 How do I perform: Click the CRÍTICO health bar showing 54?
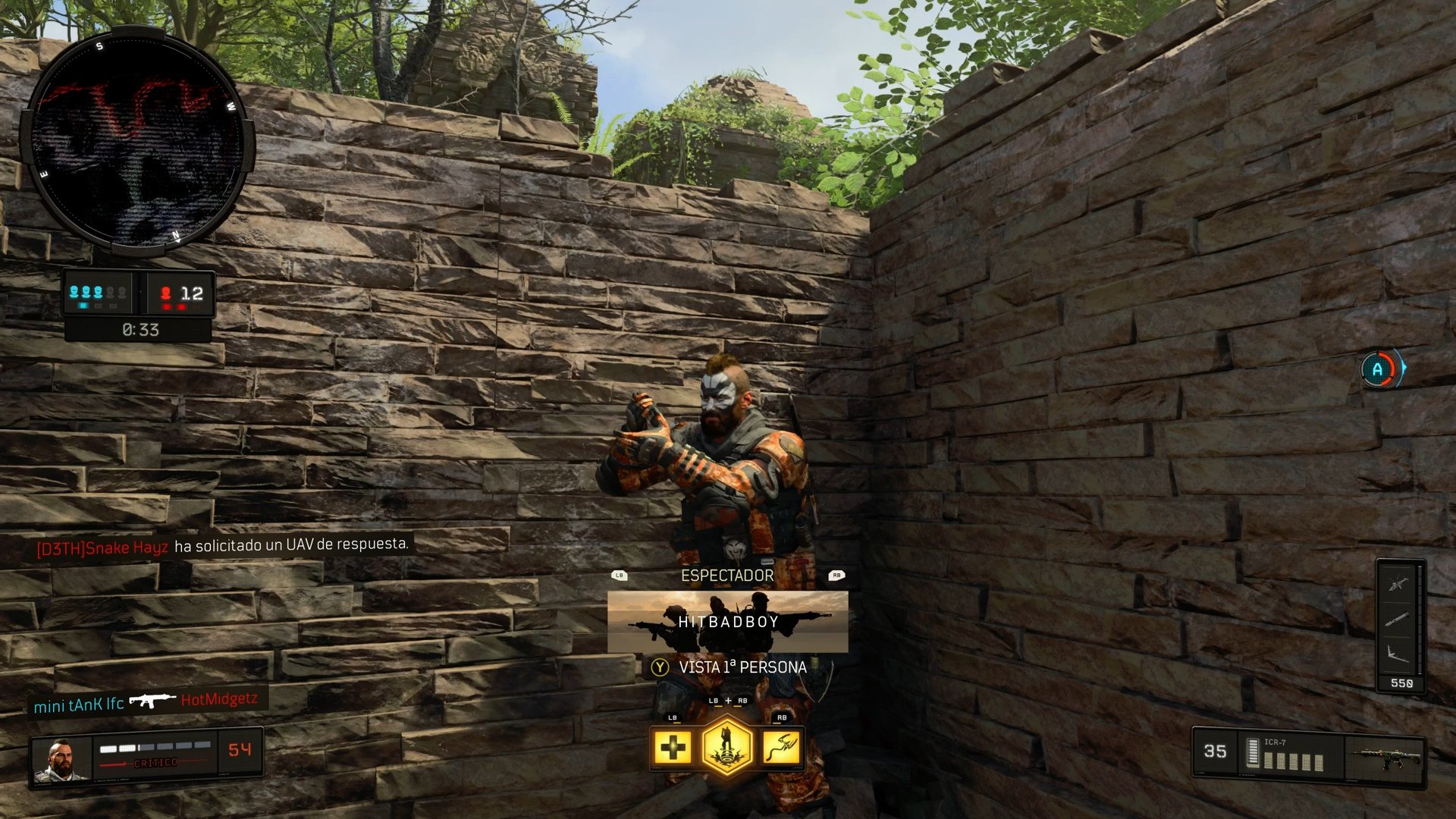pos(159,755)
